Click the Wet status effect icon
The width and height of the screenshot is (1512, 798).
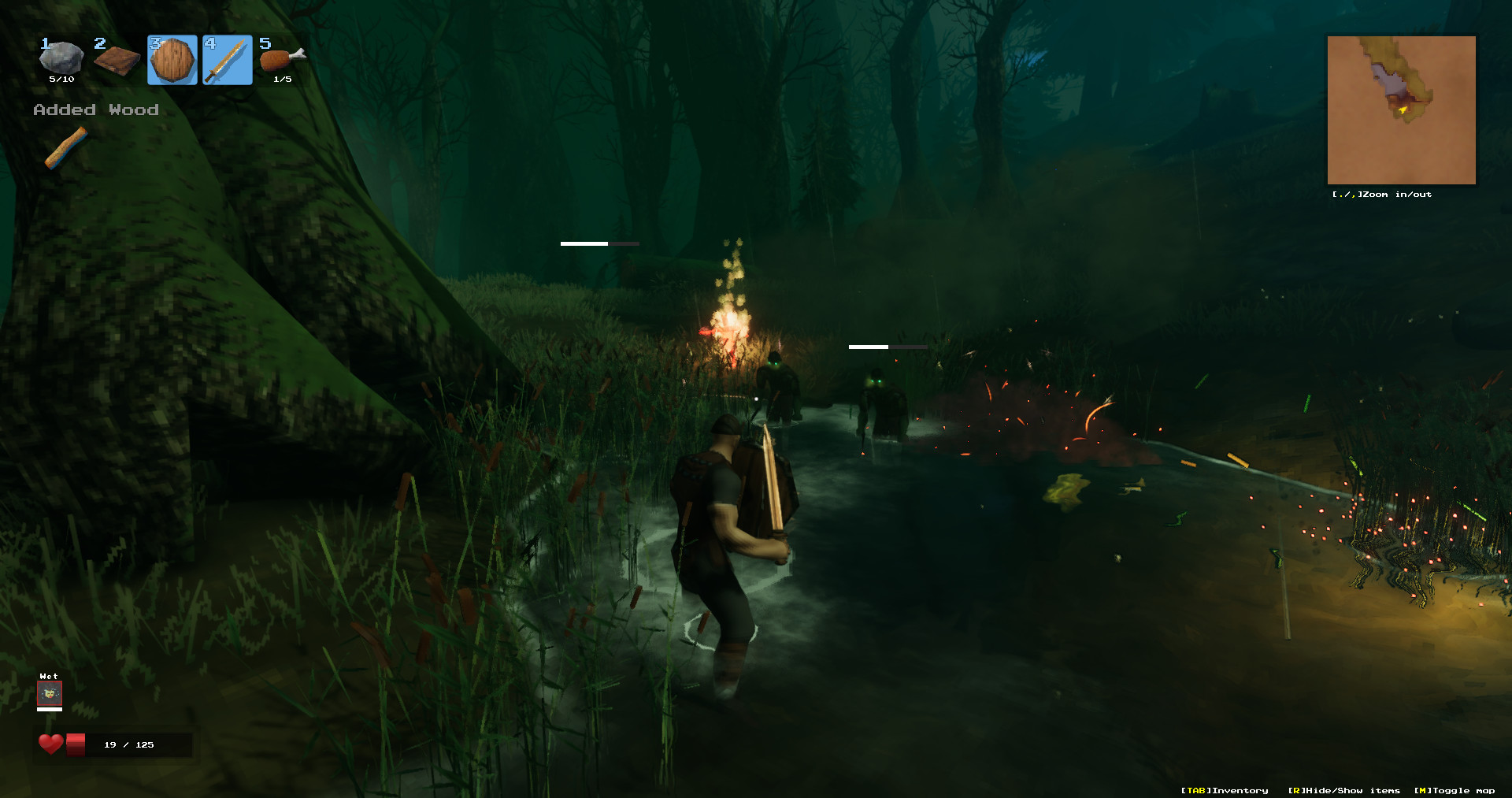49,693
